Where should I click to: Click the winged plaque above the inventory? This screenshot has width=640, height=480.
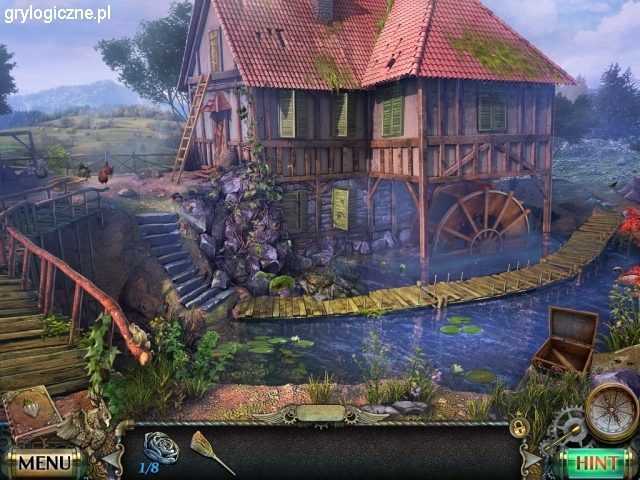[320, 413]
